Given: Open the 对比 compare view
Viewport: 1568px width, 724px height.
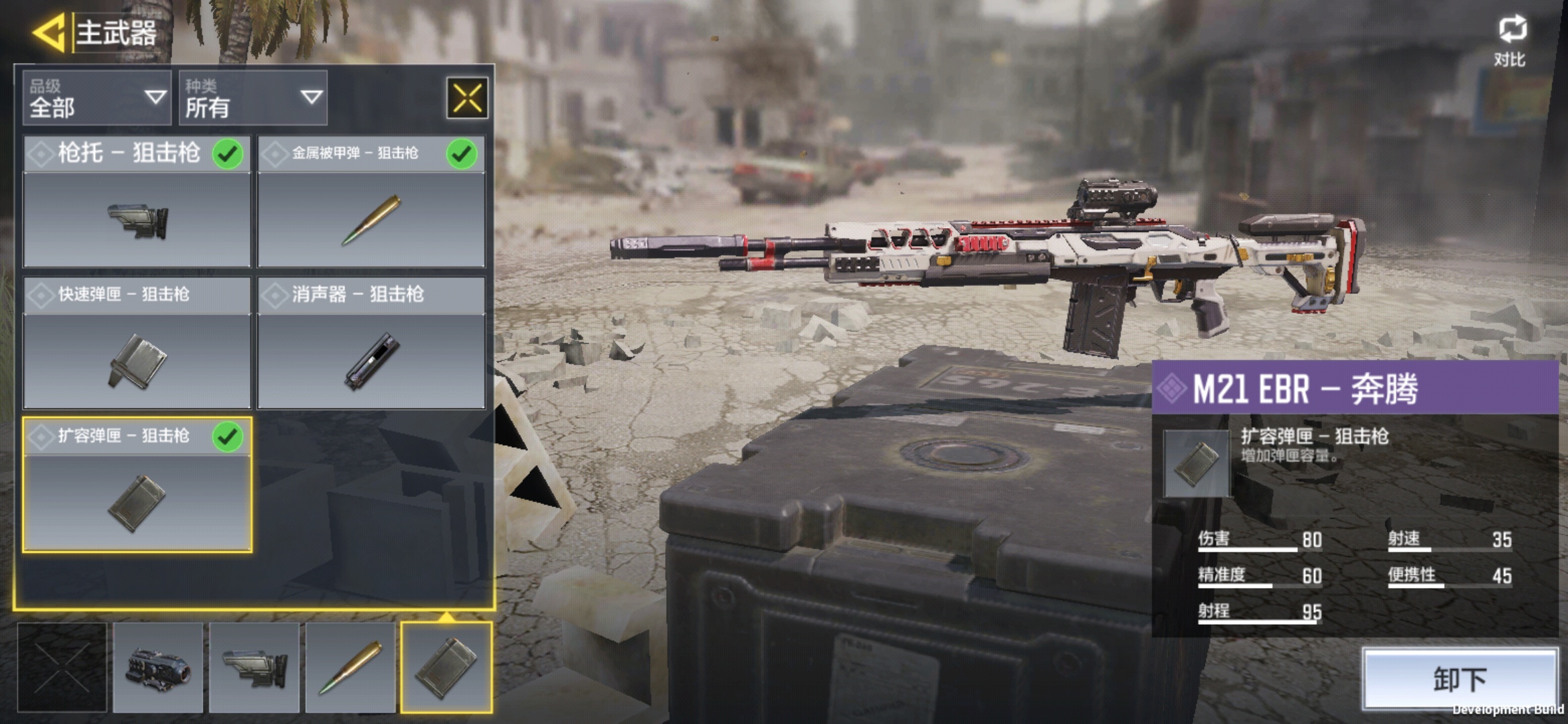Looking at the screenshot, I should pos(1511,42).
